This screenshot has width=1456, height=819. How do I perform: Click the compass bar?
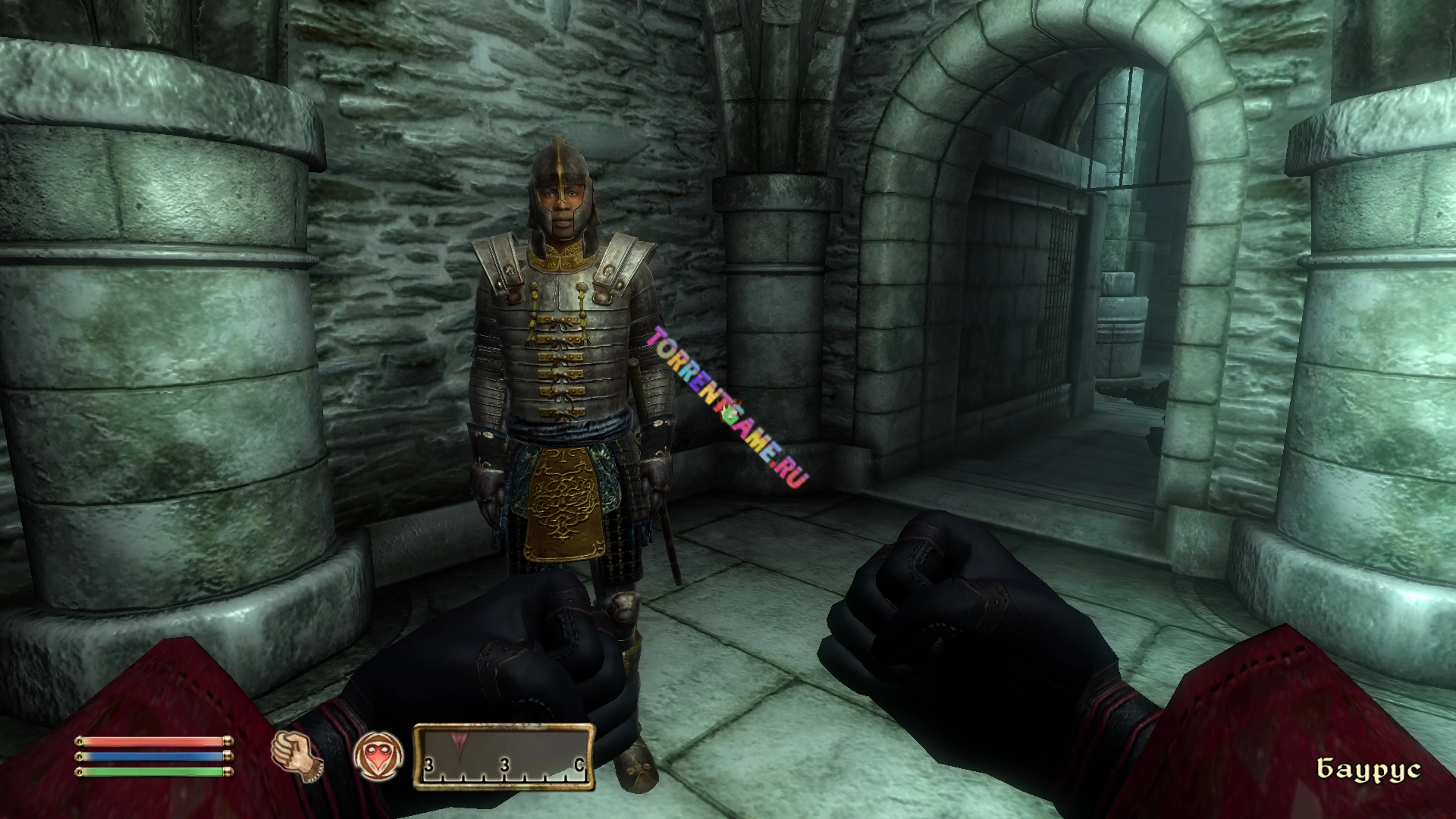(503, 767)
